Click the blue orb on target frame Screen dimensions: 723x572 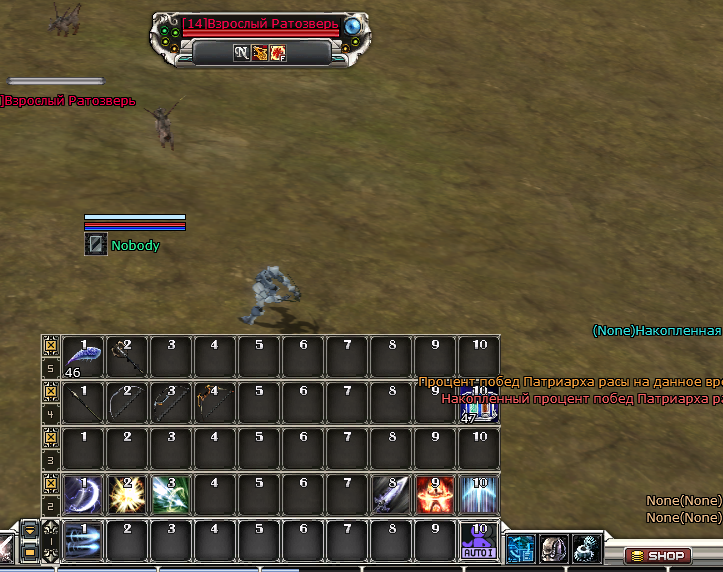(x=352, y=27)
